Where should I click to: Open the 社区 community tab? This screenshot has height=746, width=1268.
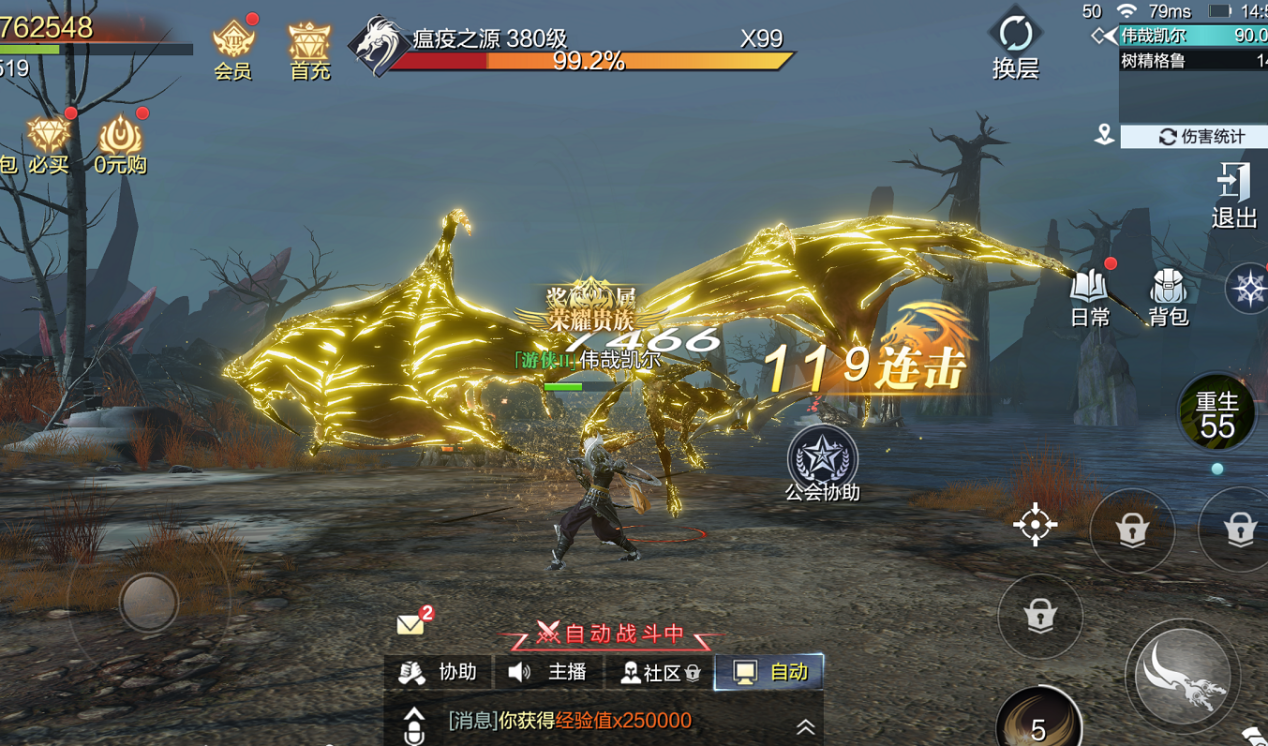pyautogui.click(x=659, y=672)
